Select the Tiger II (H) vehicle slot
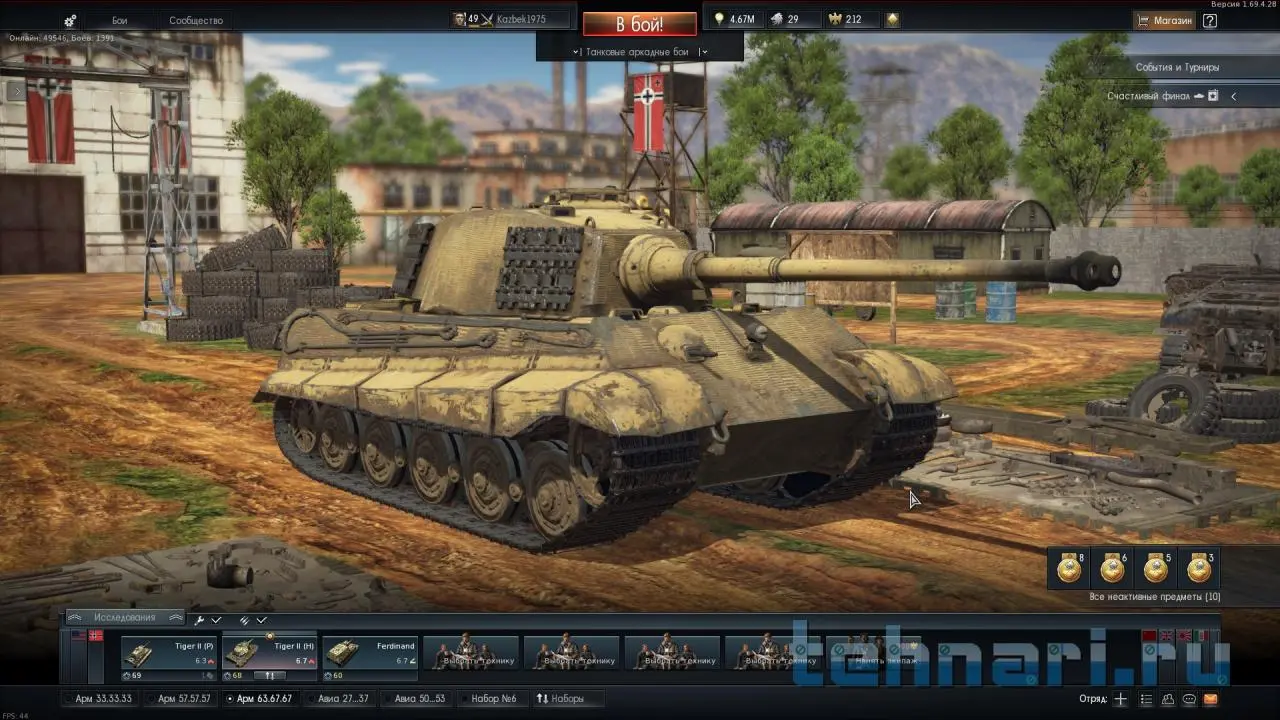 (x=269, y=653)
